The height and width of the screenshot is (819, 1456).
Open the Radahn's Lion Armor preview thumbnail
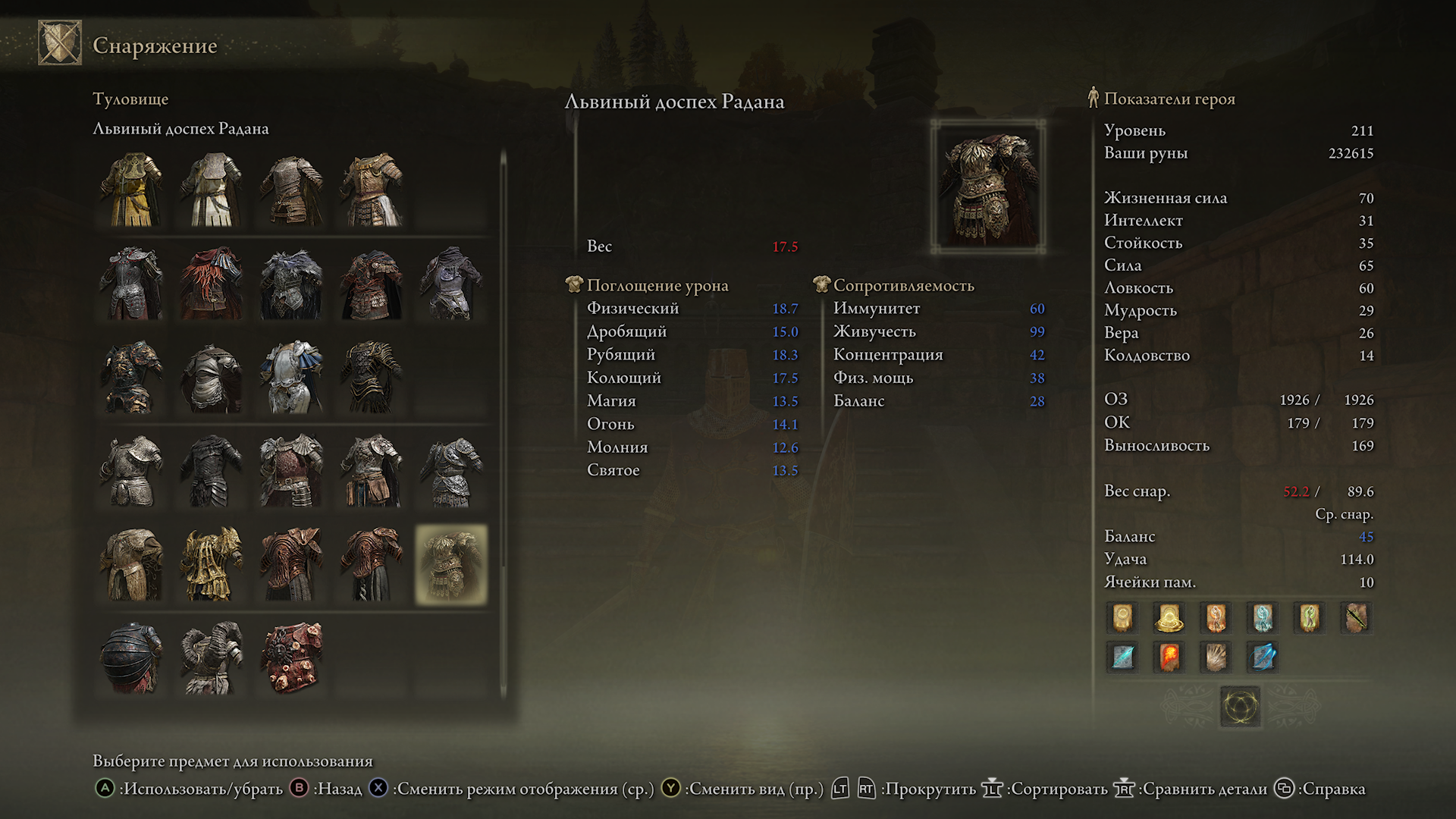tap(988, 186)
